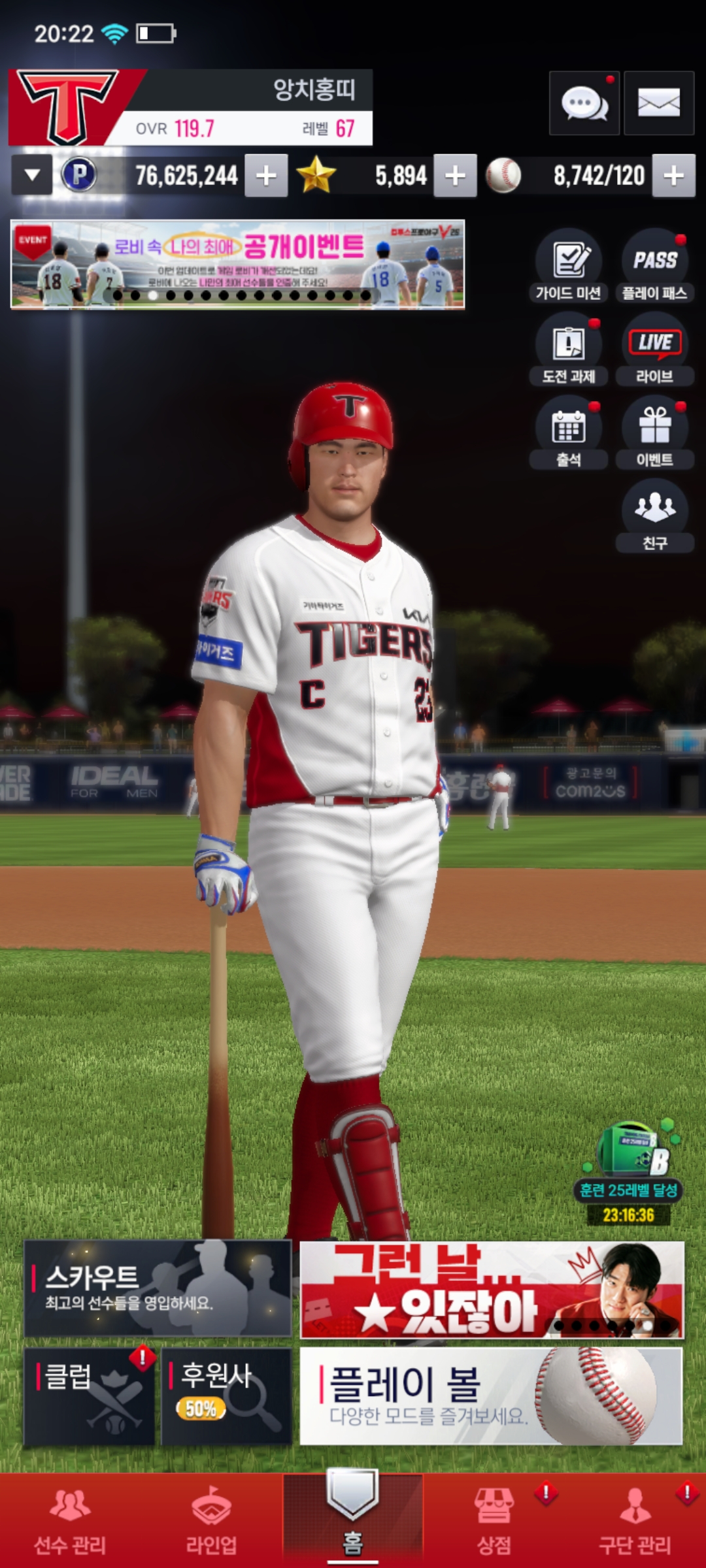Viewport: 706px width, 1568px height.
Task: Expand the currency dropdown arrow
Action: click(32, 175)
